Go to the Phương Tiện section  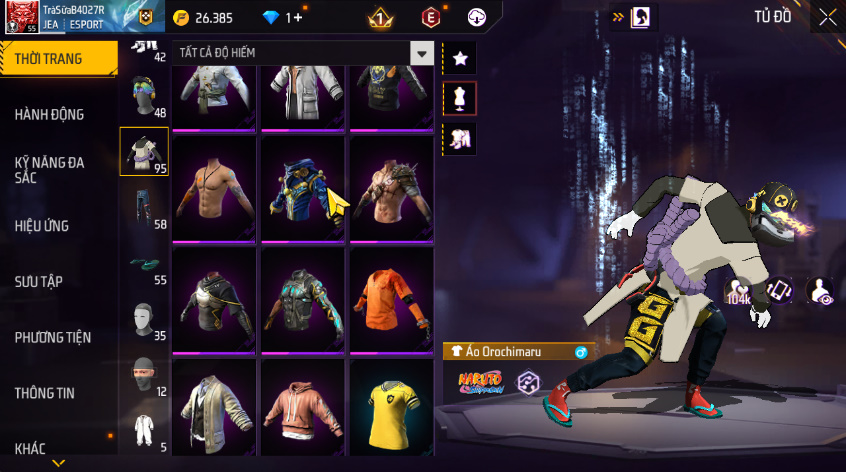[52, 337]
